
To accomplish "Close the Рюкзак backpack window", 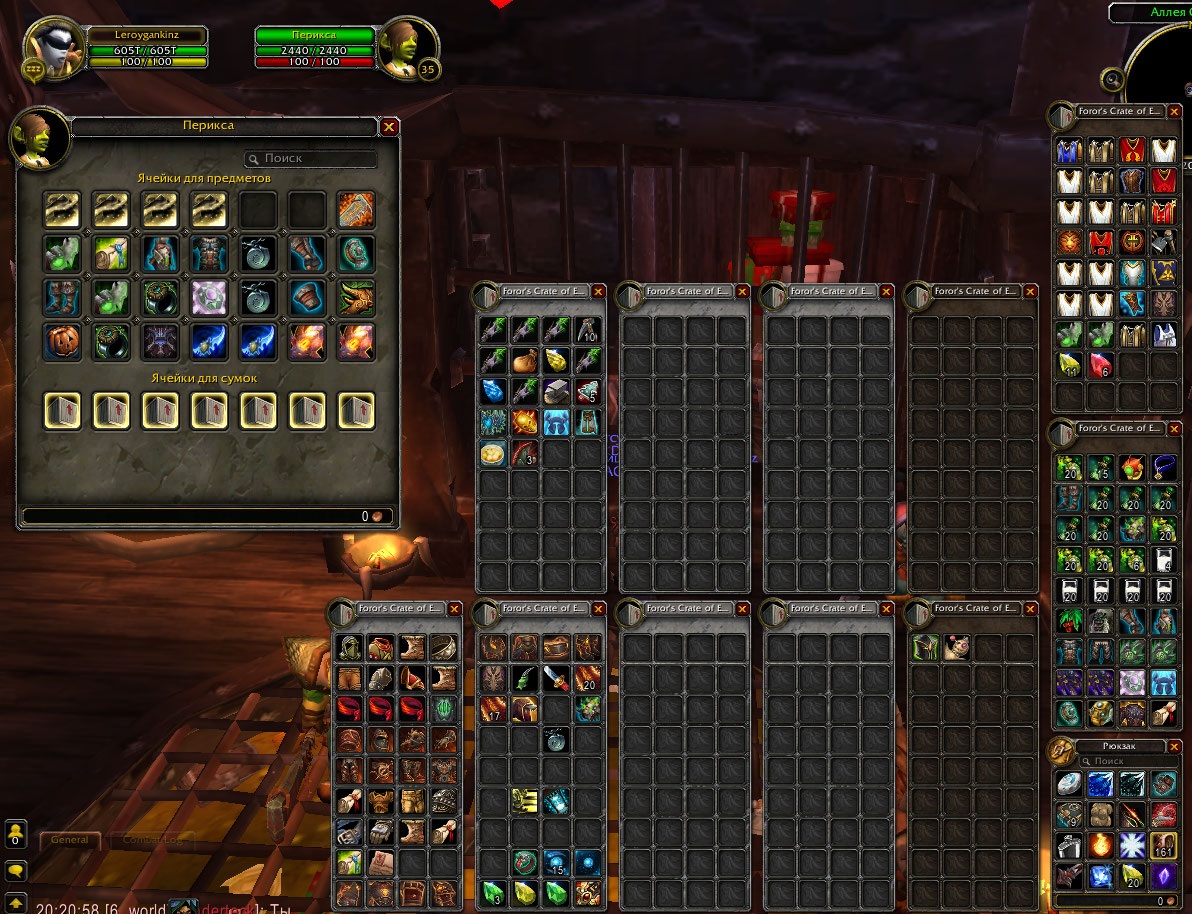I will coord(1174,746).
